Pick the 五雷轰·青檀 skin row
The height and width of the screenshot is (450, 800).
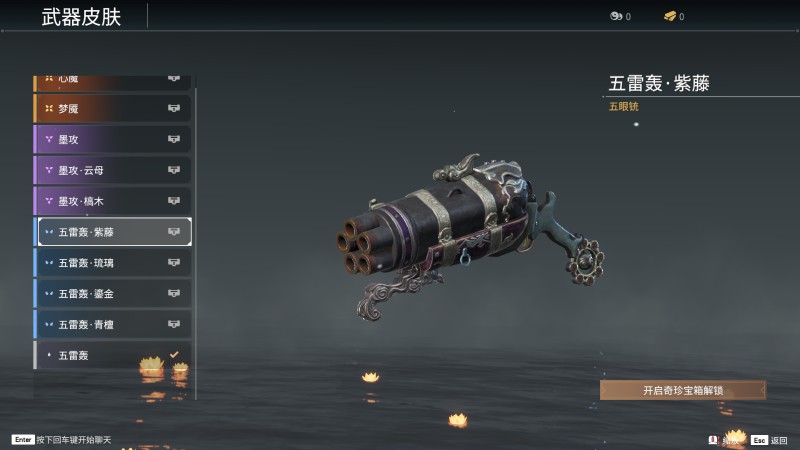[x=112, y=325]
